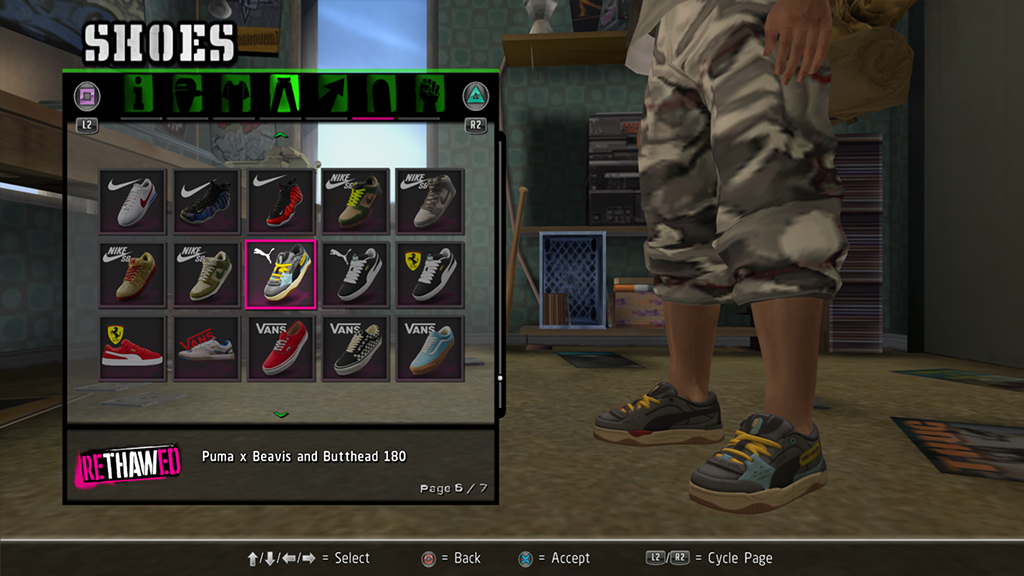Select the red Vans sneaker
This screenshot has height=576, width=1024.
[280, 348]
